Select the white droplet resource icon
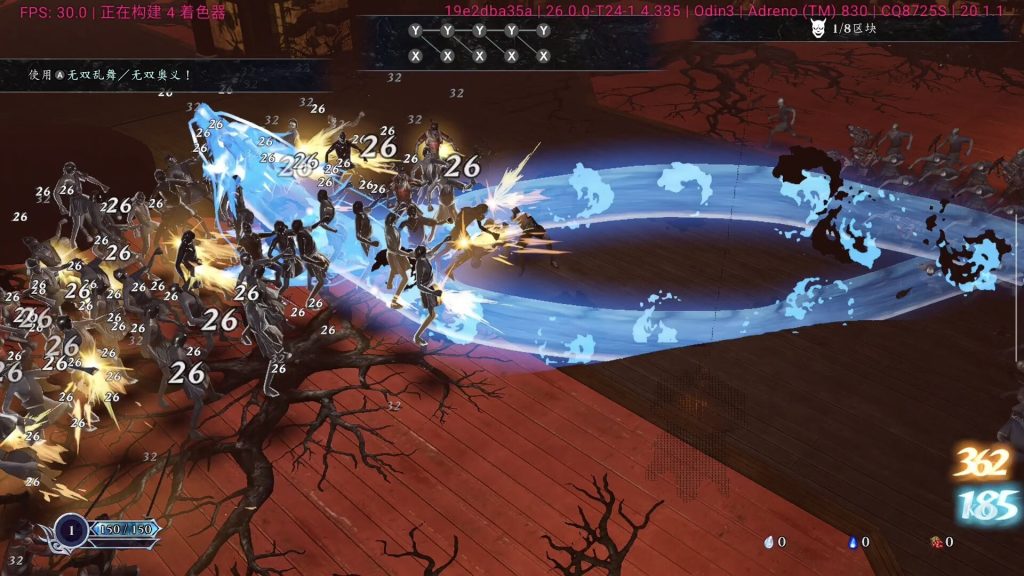The image size is (1024, 576). tap(768, 542)
